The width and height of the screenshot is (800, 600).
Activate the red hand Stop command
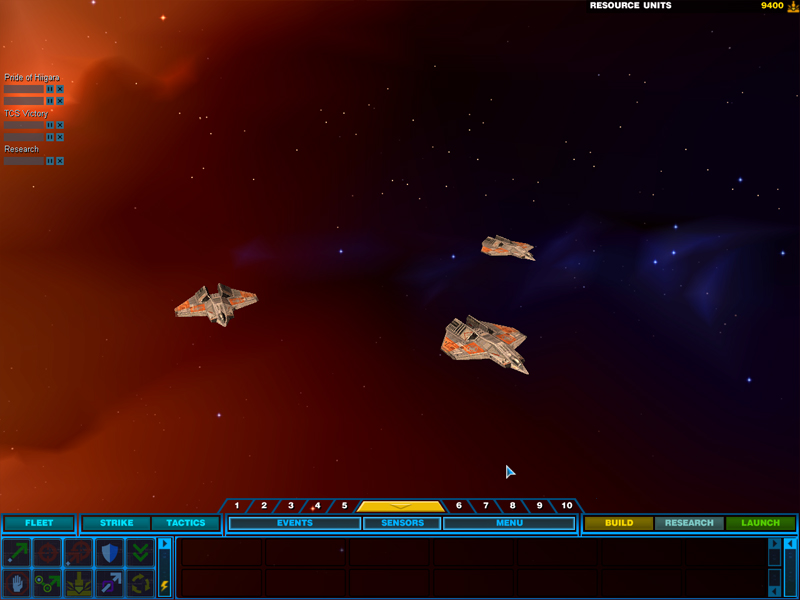(x=16, y=582)
